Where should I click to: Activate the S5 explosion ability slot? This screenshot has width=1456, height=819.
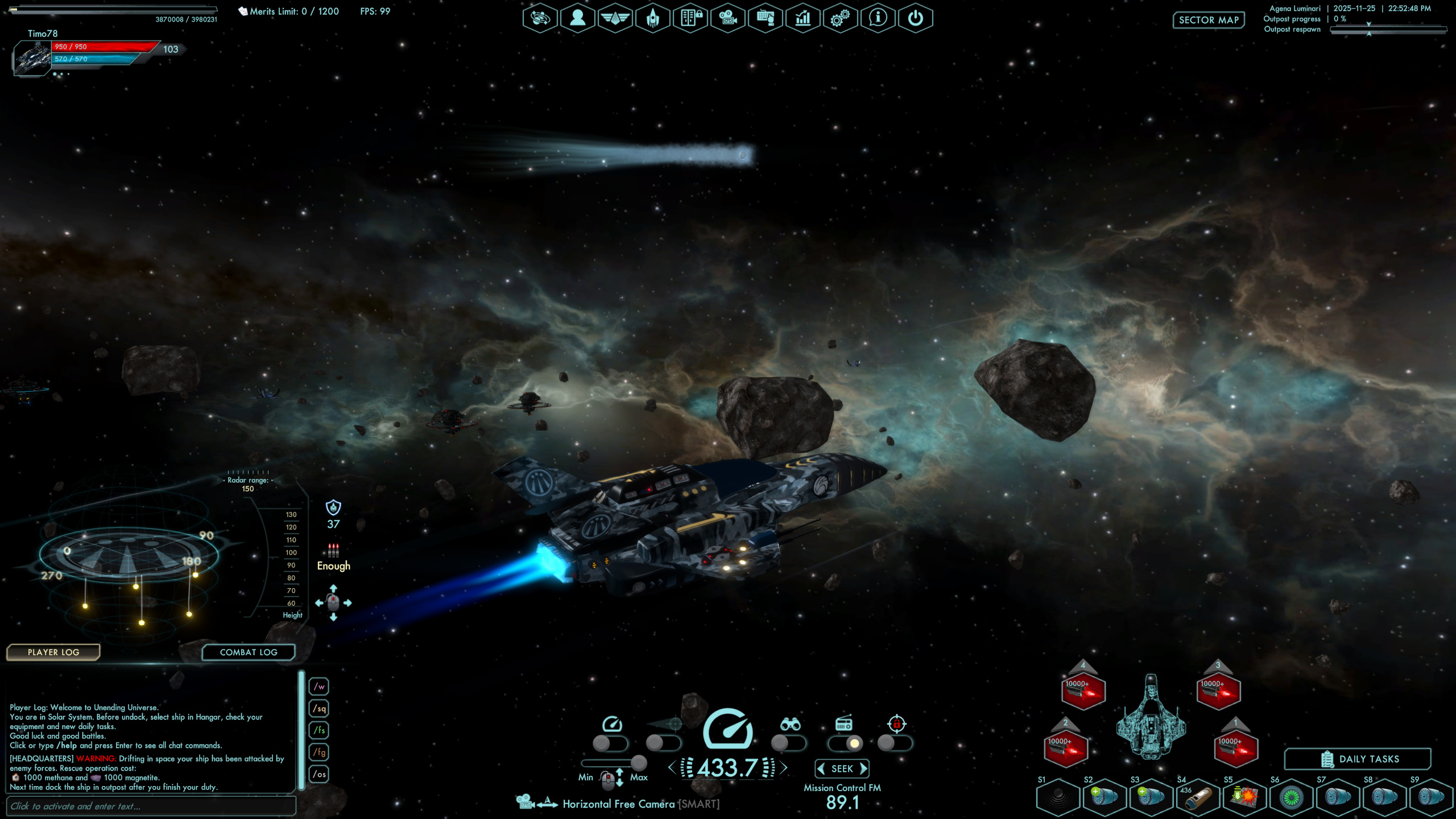[x=1244, y=797]
